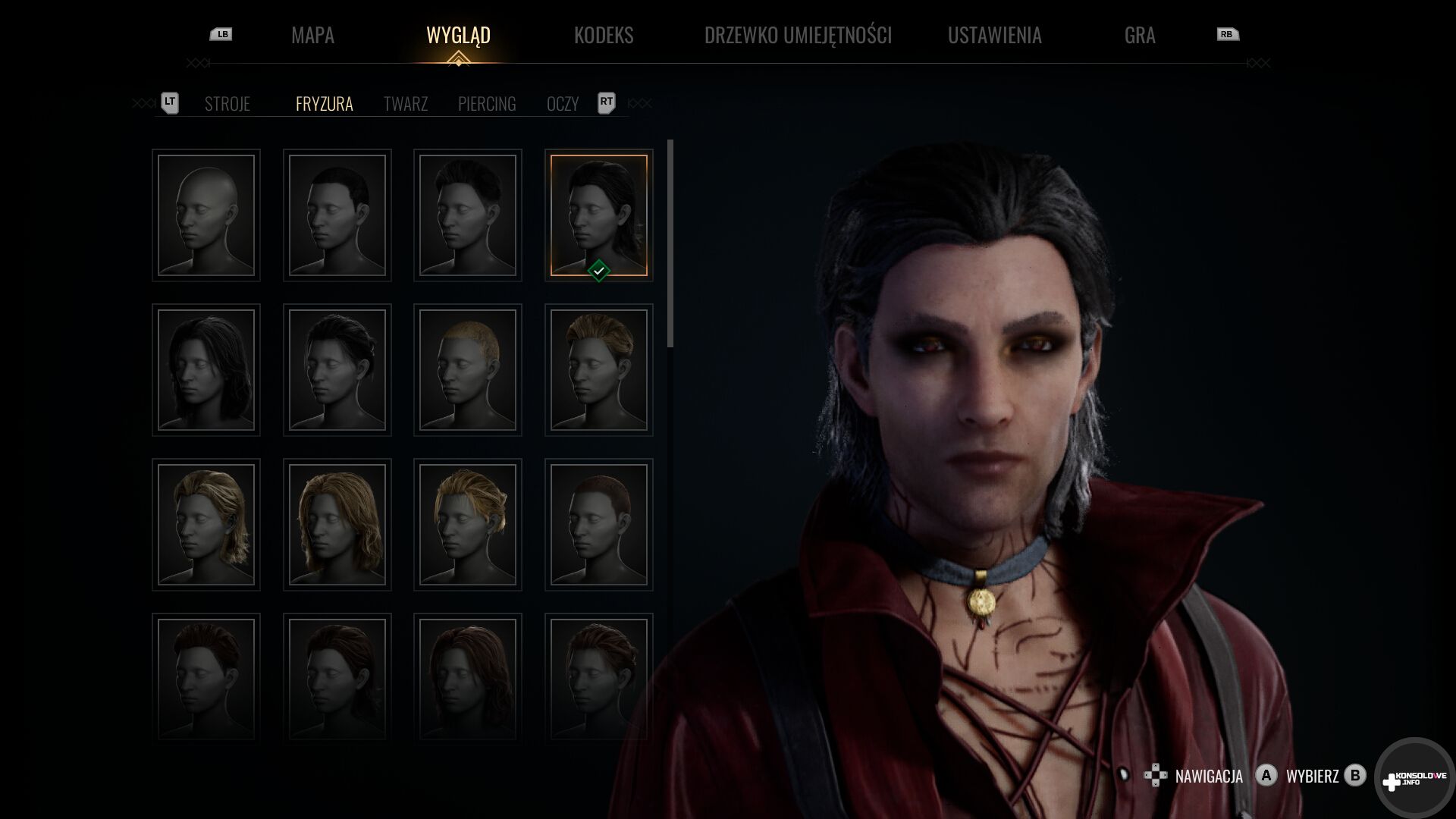Select the bald head hairstyle
Screen dimensions: 1456x819
point(206,215)
